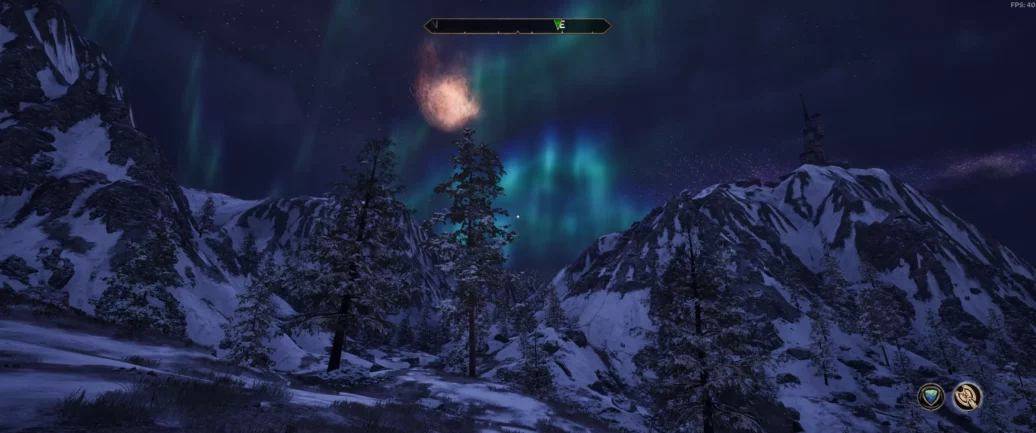Screen dimensions: 1036x433
Task: Activate the blue shield ability icon
Action: pos(931,397)
